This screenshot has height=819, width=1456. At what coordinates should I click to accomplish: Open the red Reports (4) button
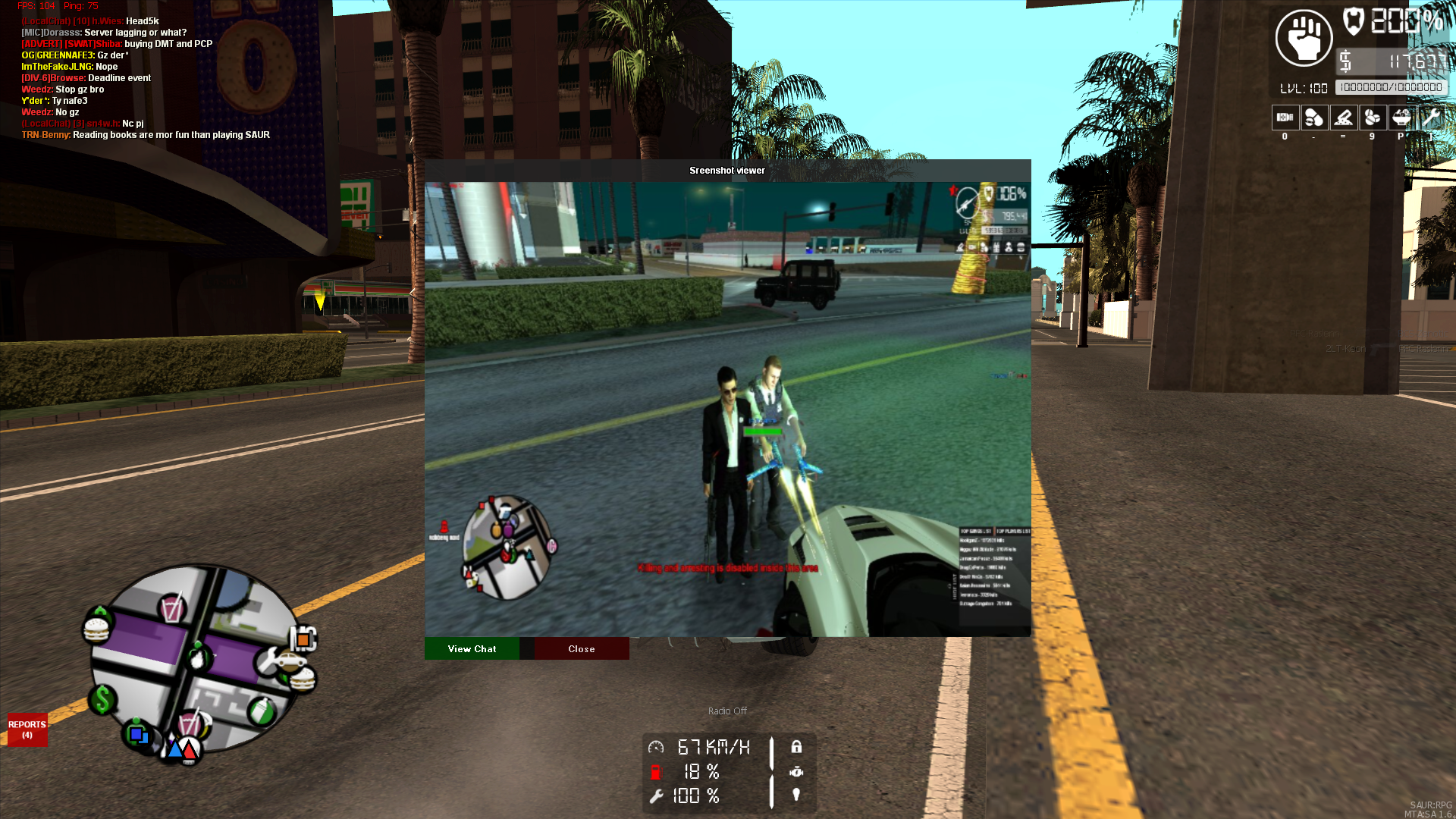[27, 730]
